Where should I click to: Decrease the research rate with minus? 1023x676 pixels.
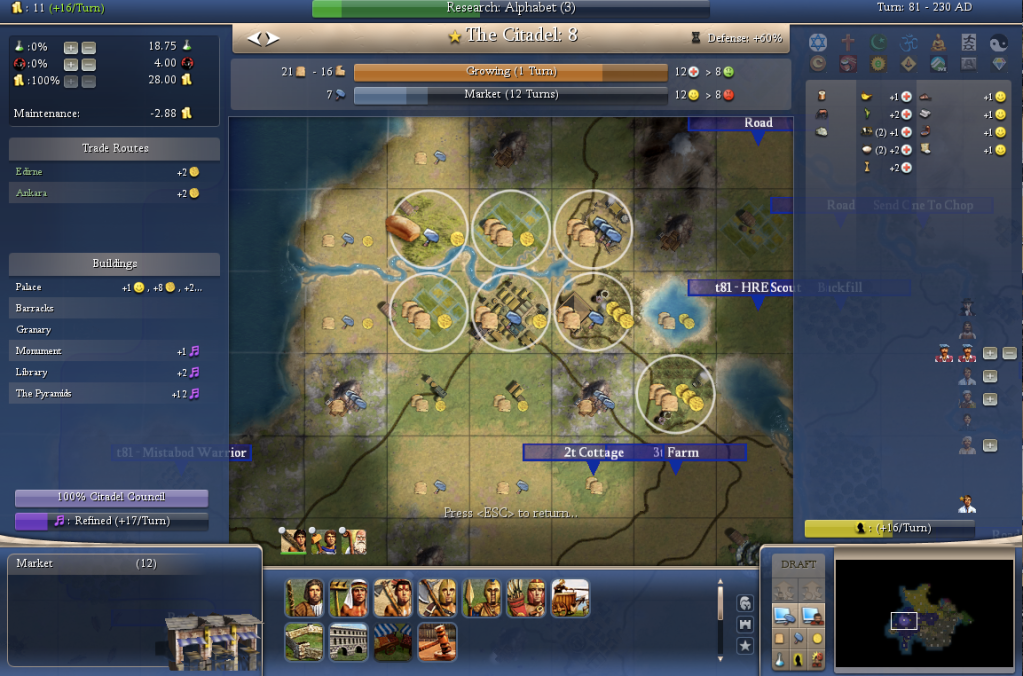88,47
